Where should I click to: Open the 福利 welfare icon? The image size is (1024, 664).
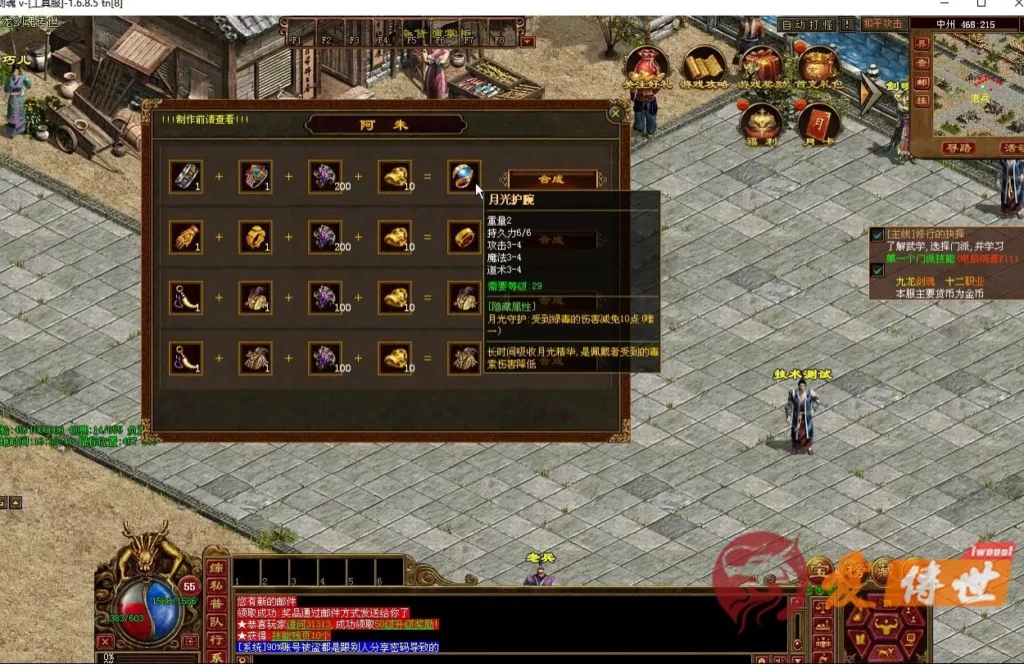click(x=762, y=122)
